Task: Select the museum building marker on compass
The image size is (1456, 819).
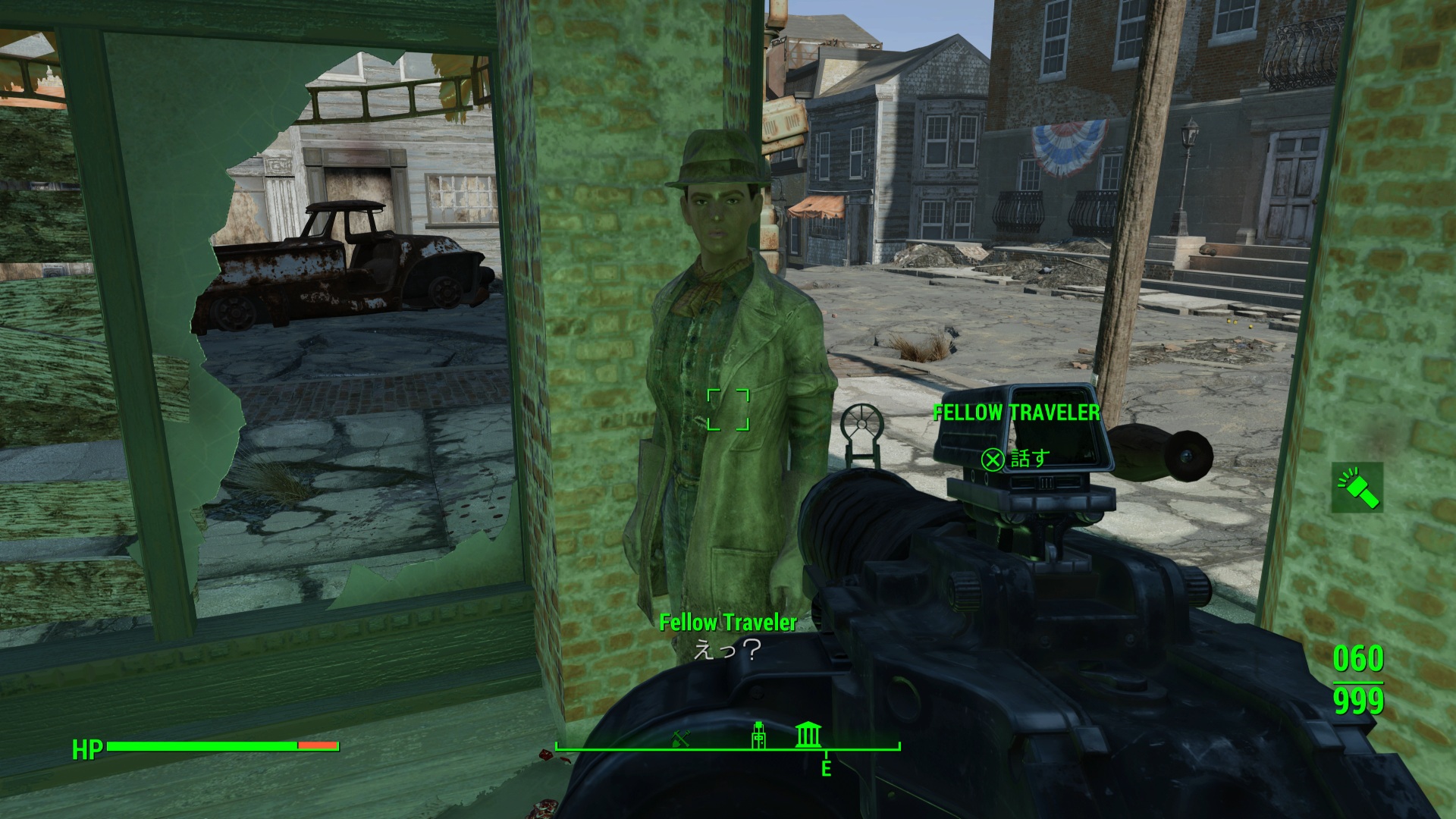Action: point(808,735)
